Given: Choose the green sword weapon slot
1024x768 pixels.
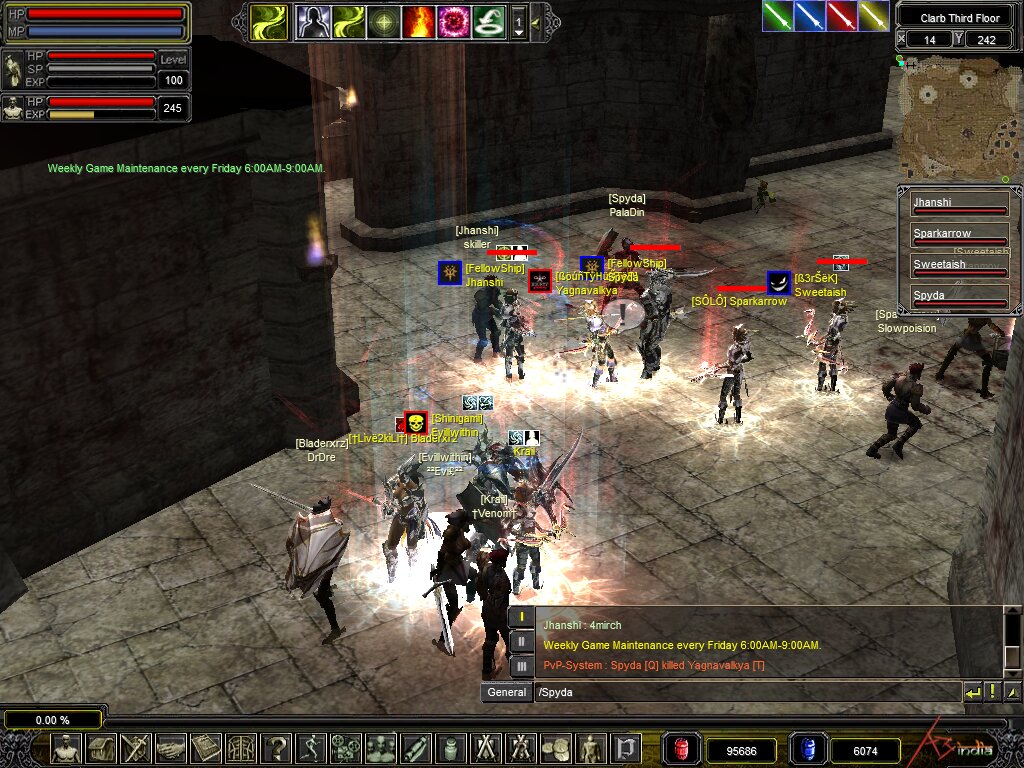Looking at the screenshot, I should pyautogui.click(x=777, y=15).
